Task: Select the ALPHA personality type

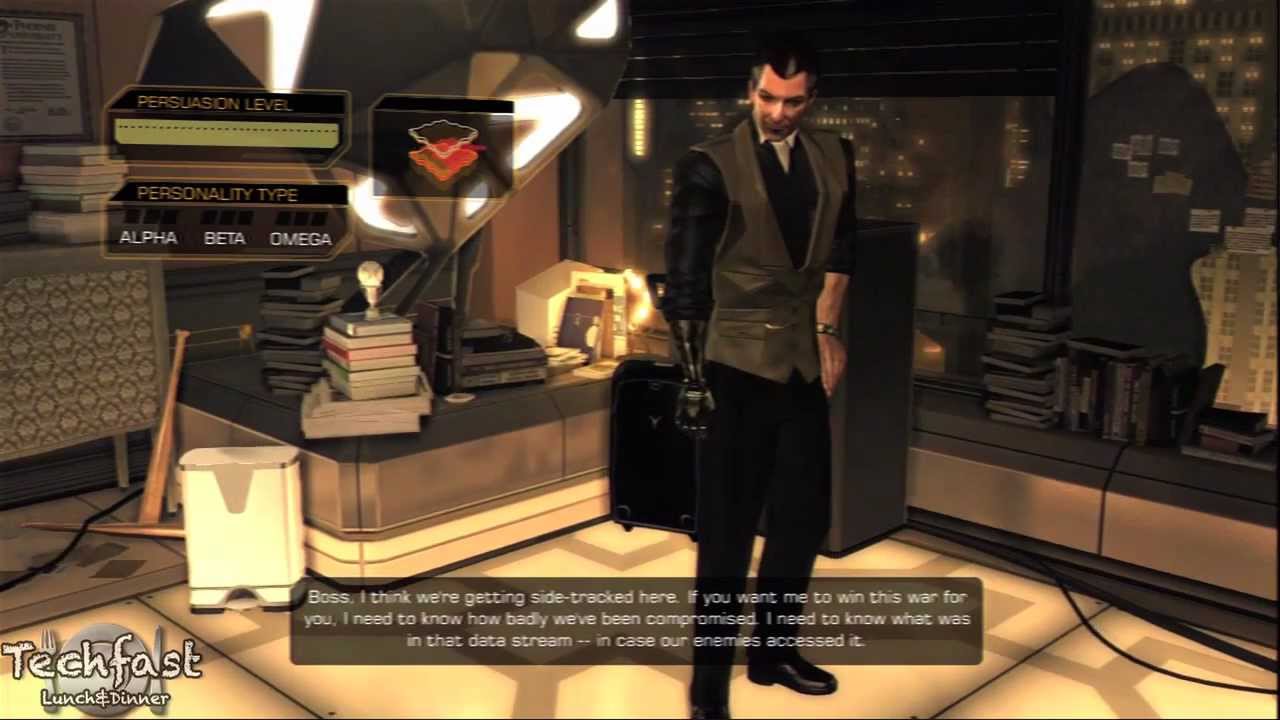Action: tap(148, 237)
